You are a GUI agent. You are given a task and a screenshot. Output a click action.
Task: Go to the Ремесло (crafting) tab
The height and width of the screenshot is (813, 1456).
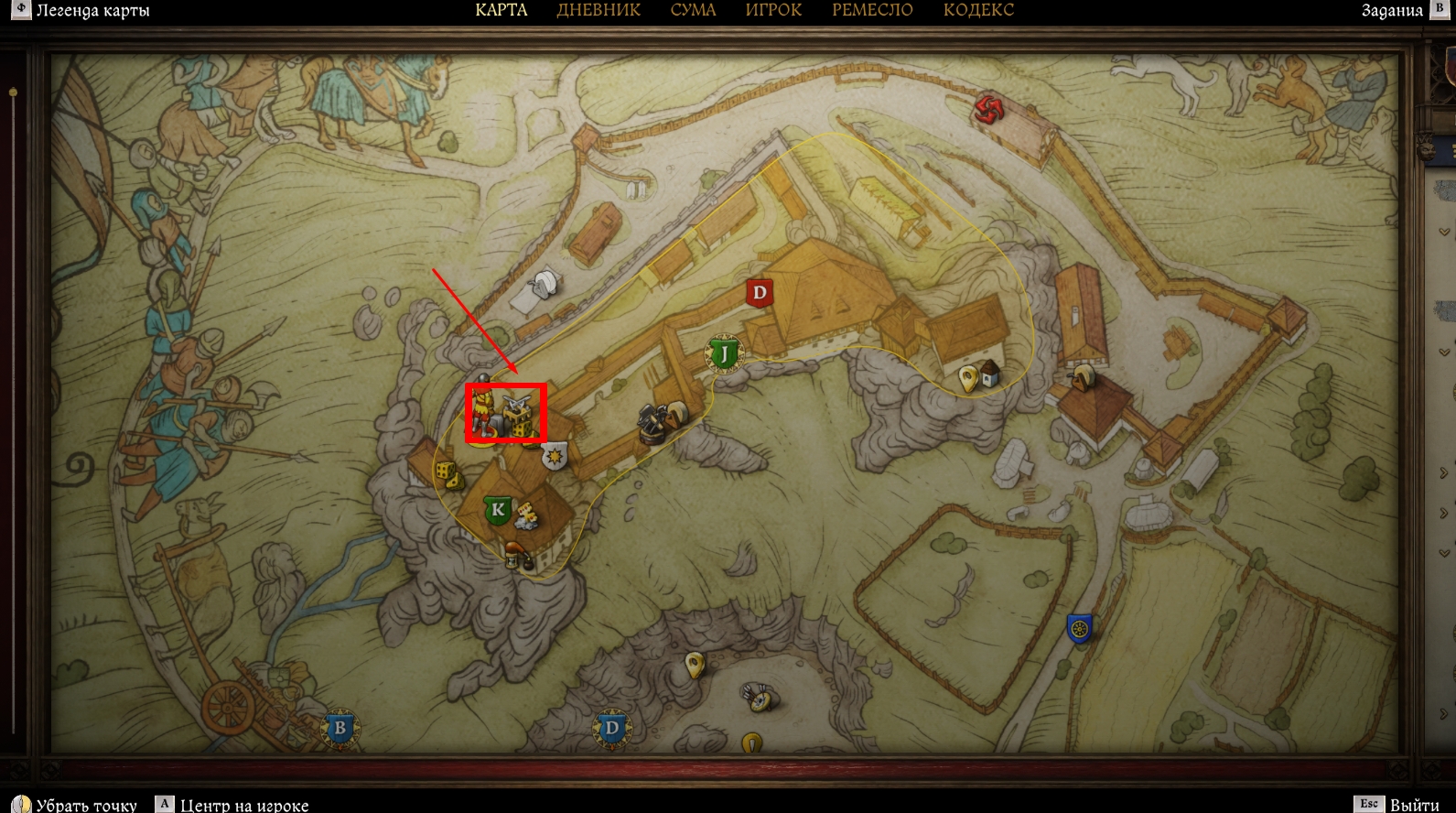(872, 10)
